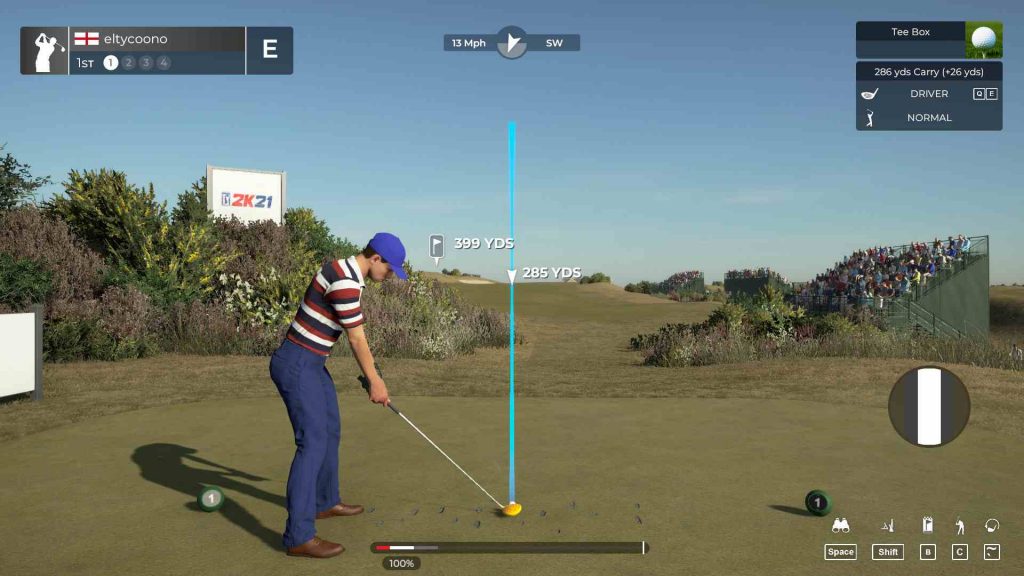Change the NORMAL shot type
This screenshot has width=1024, height=576.
point(928,118)
